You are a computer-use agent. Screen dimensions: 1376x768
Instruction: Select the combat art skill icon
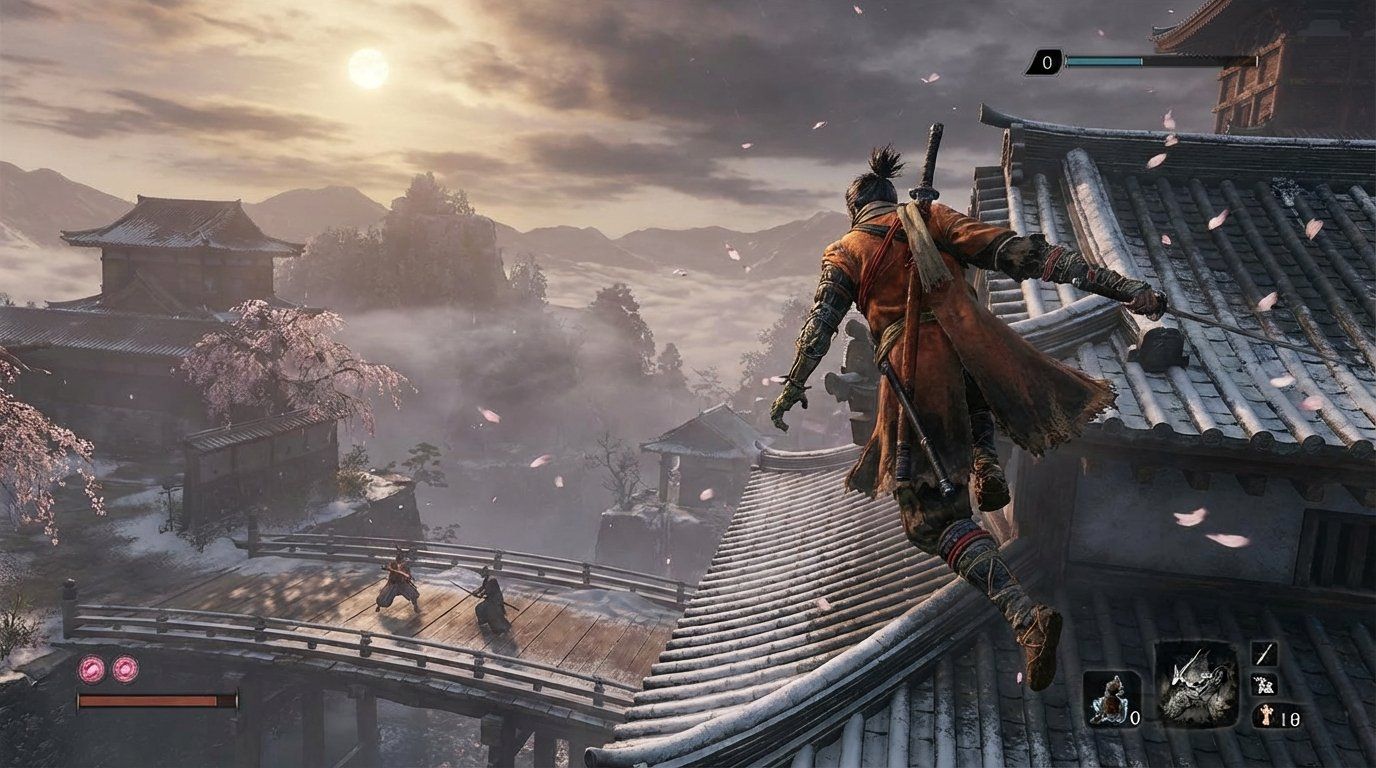click(1265, 683)
